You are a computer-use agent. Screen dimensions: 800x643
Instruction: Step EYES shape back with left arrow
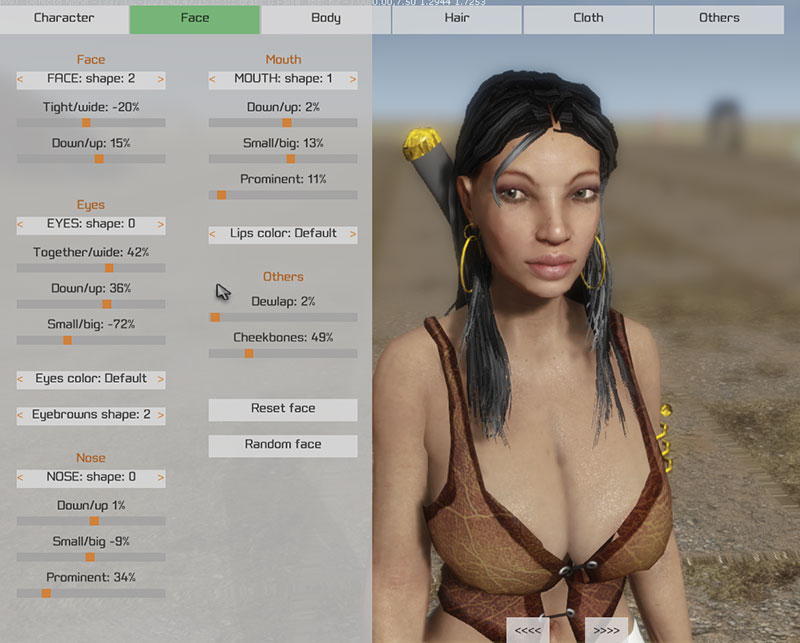pos(21,225)
